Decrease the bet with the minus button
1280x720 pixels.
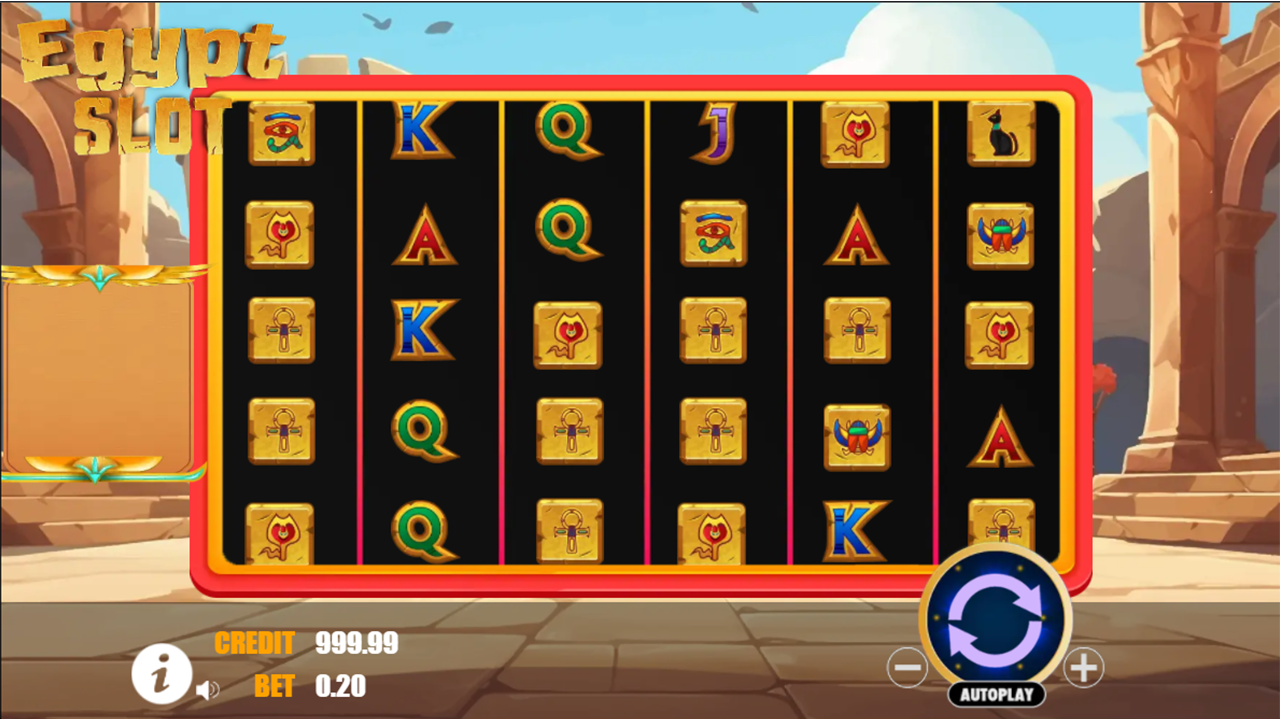(908, 667)
